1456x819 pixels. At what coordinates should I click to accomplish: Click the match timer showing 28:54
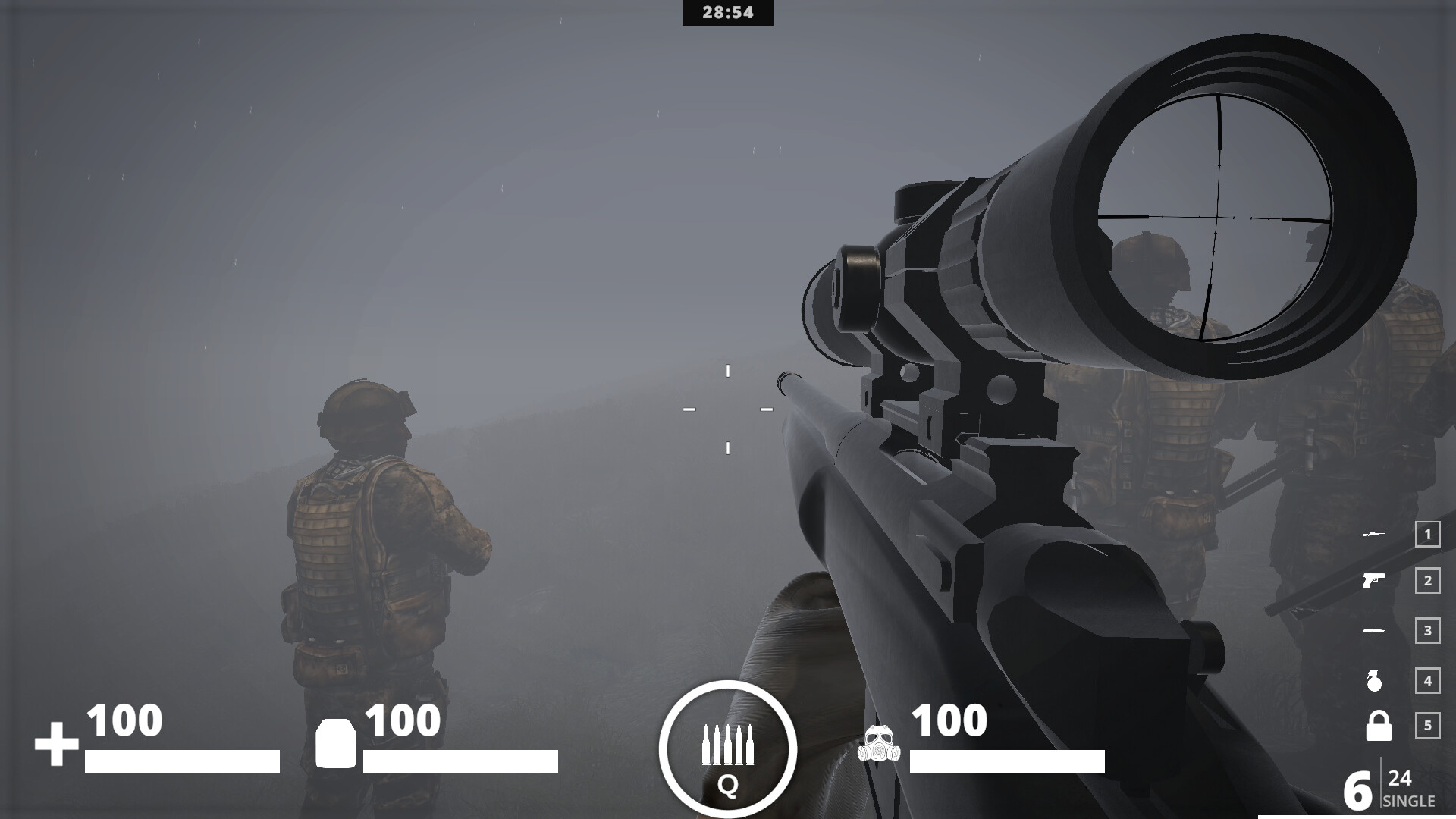pyautogui.click(x=728, y=12)
